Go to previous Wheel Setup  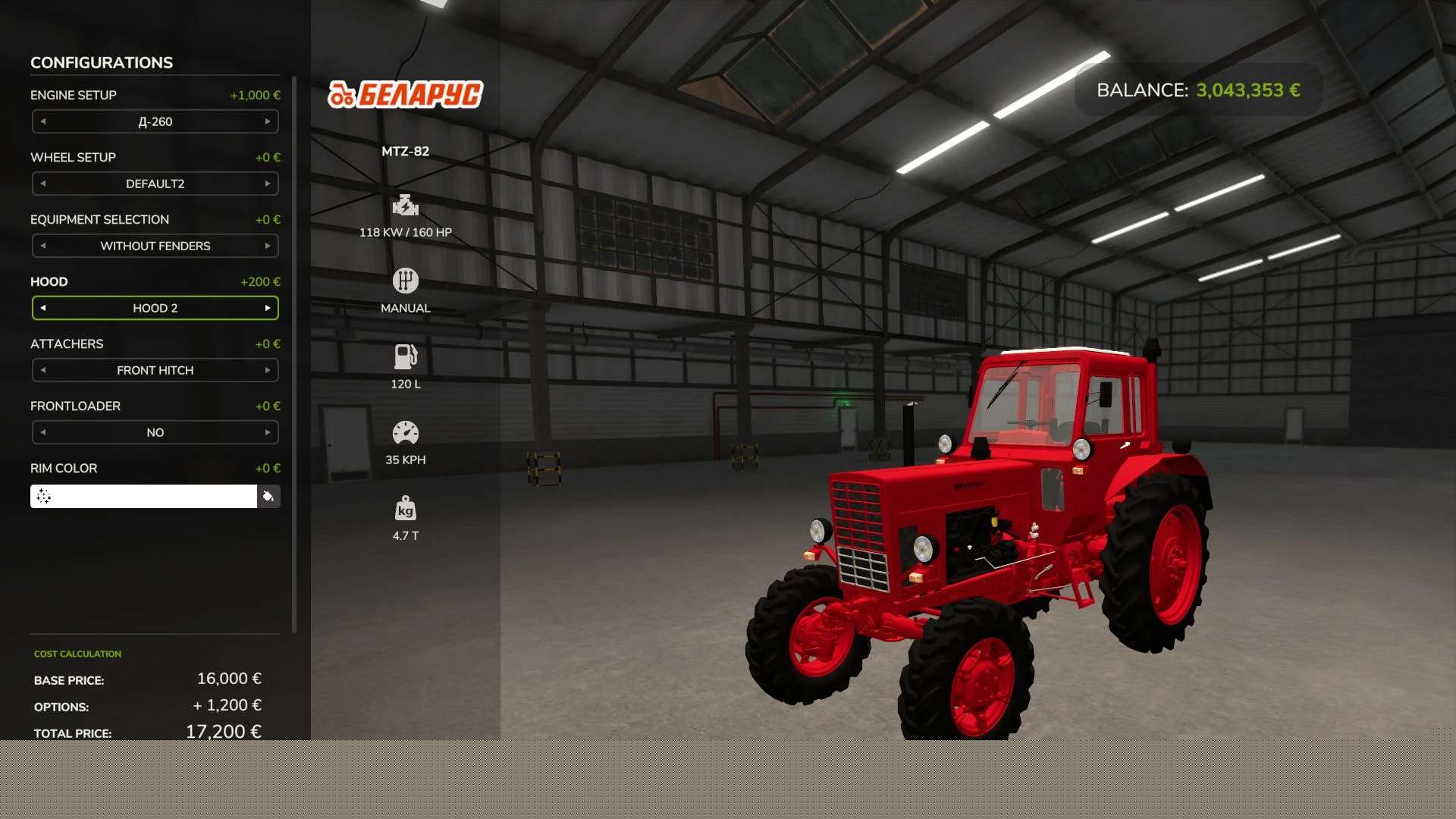43,184
